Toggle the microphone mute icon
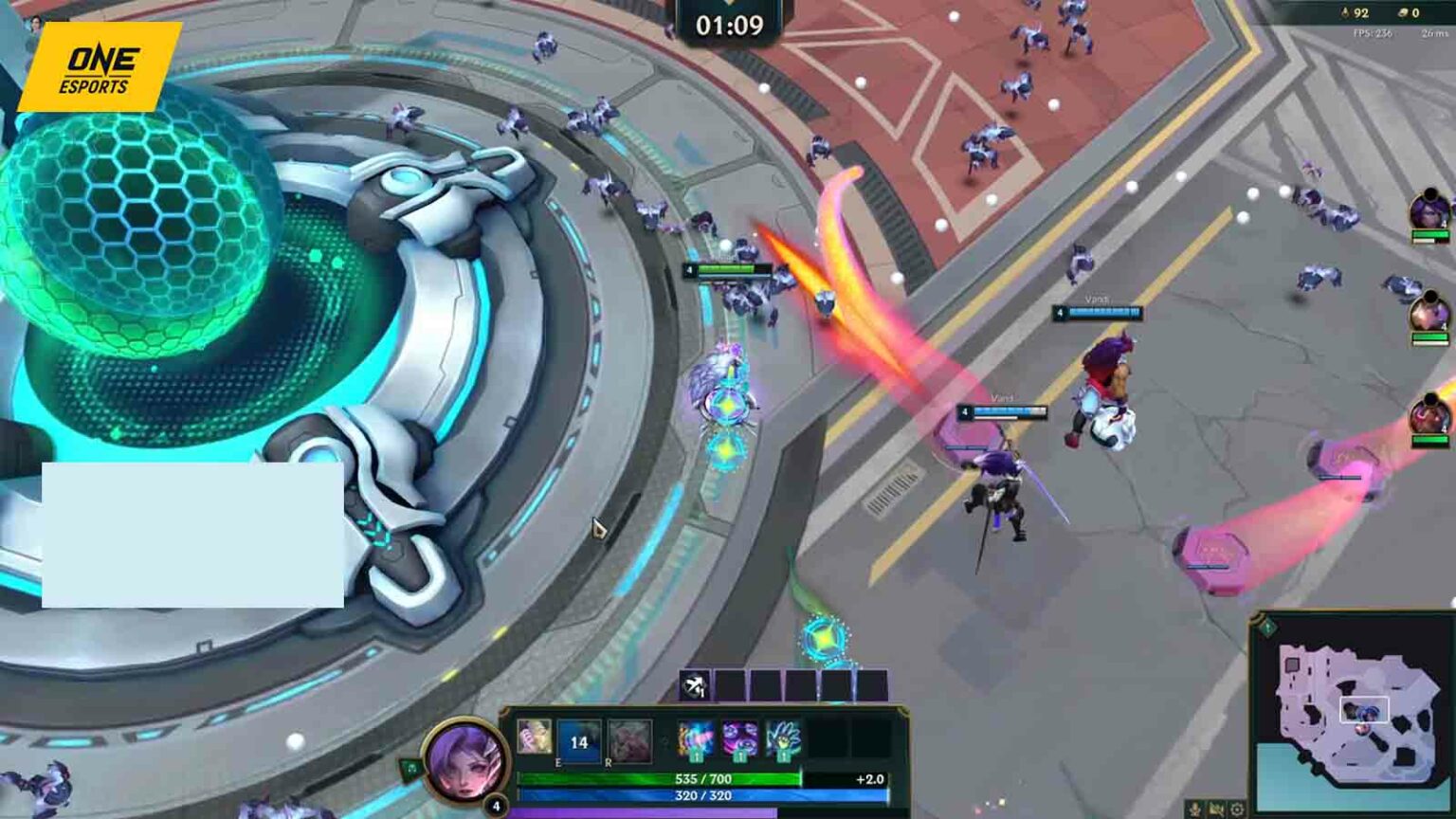The image size is (1456, 819). point(1194,808)
